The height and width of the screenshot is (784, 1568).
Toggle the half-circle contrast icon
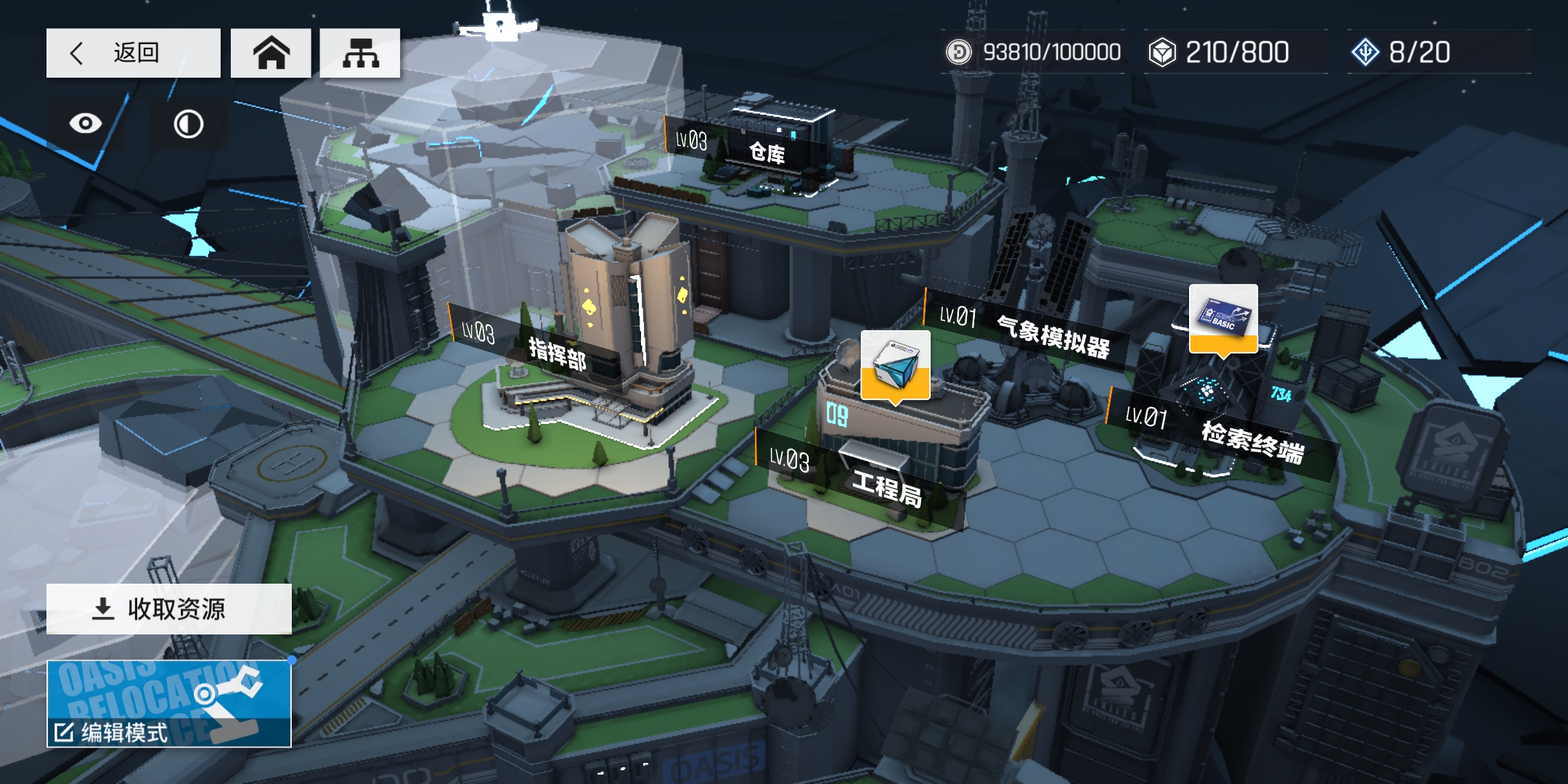click(189, 124)
